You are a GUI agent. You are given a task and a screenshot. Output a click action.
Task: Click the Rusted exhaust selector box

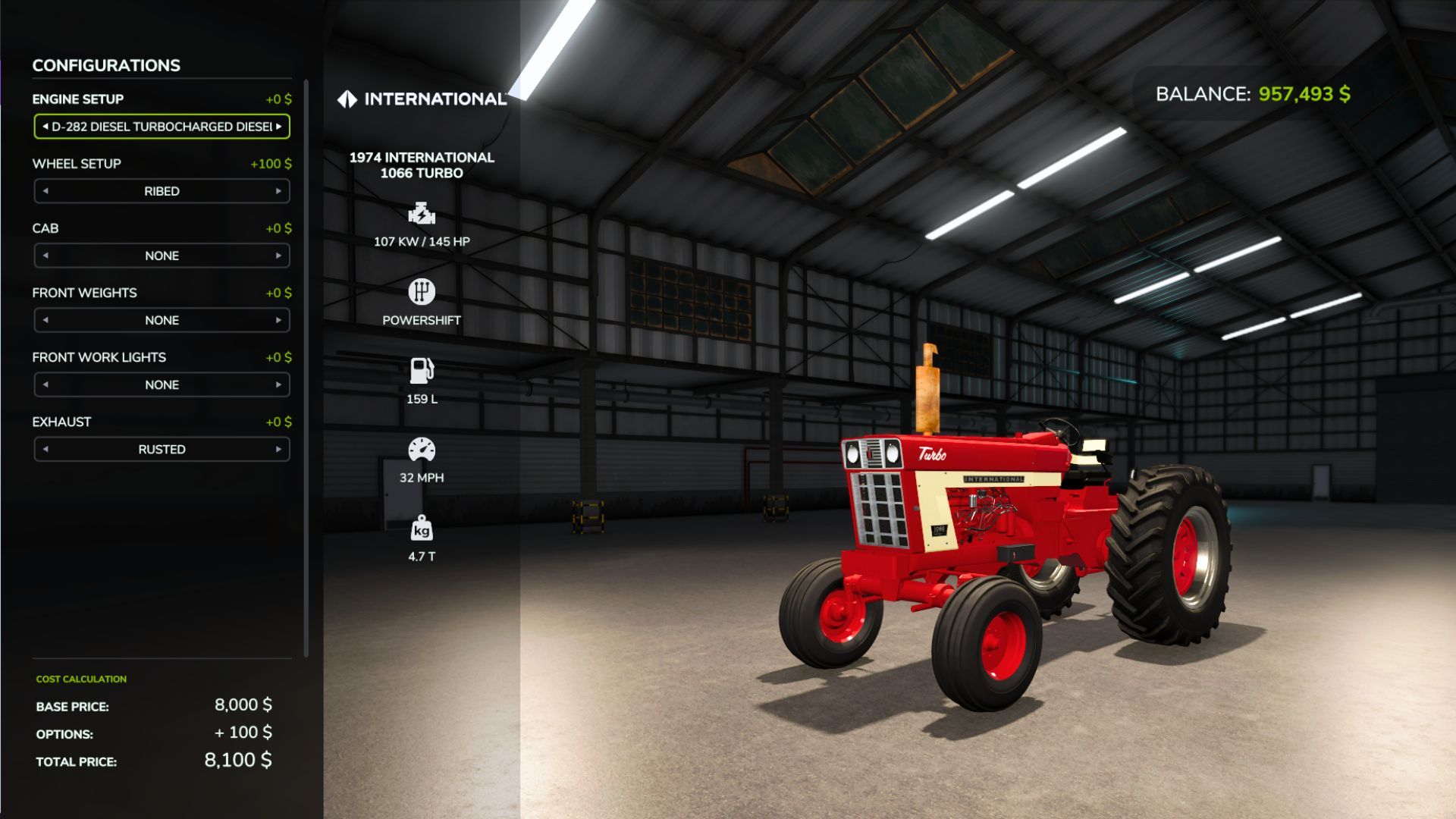coord(162,449)
